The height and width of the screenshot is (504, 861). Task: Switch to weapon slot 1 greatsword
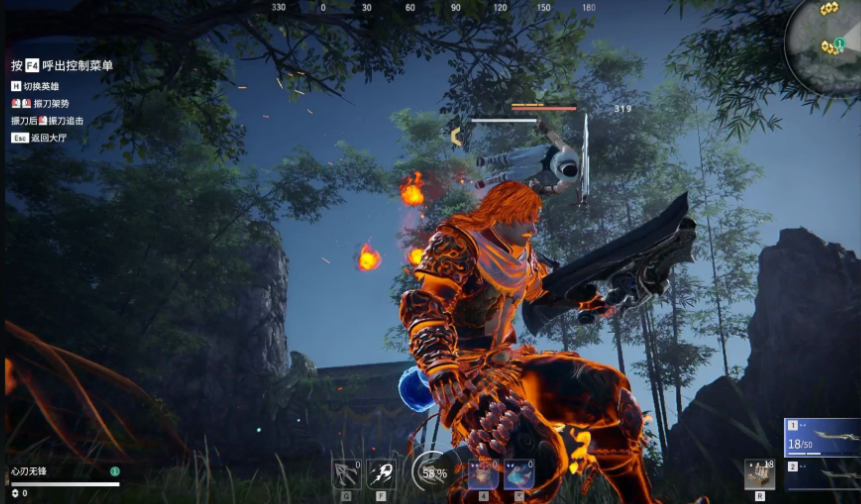coord(821,438)
